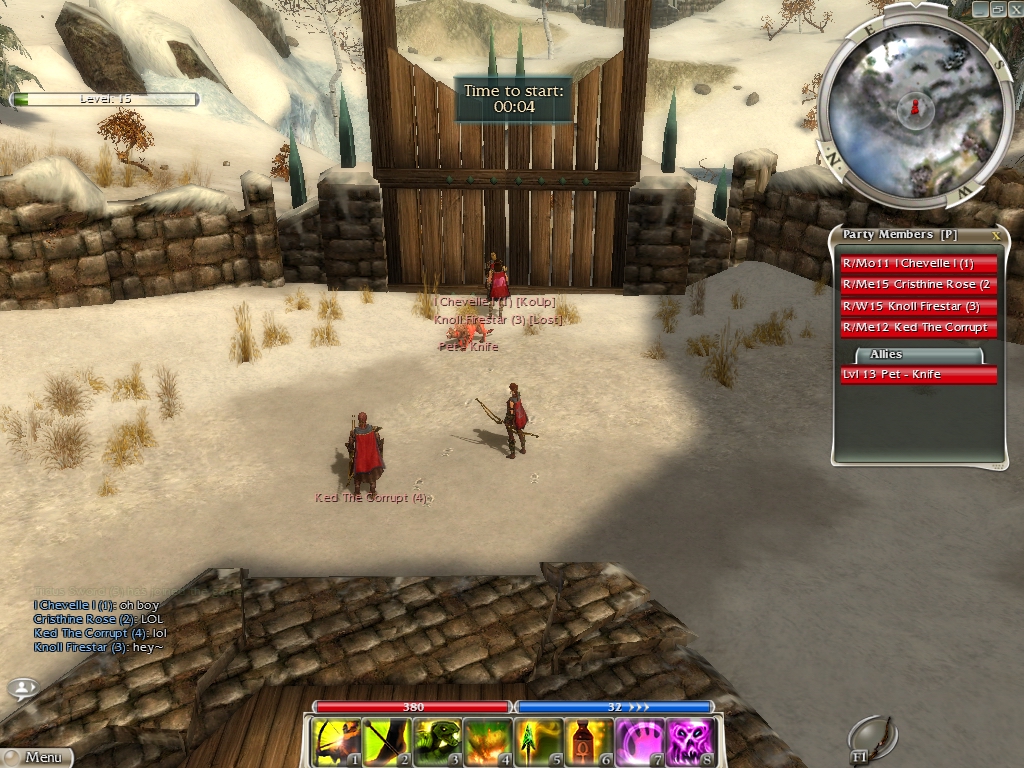Trigger the fiery explosion skill in slot 4
Image resolution: width=1024 pixels, height=768 pixels.
click(488, 743)
